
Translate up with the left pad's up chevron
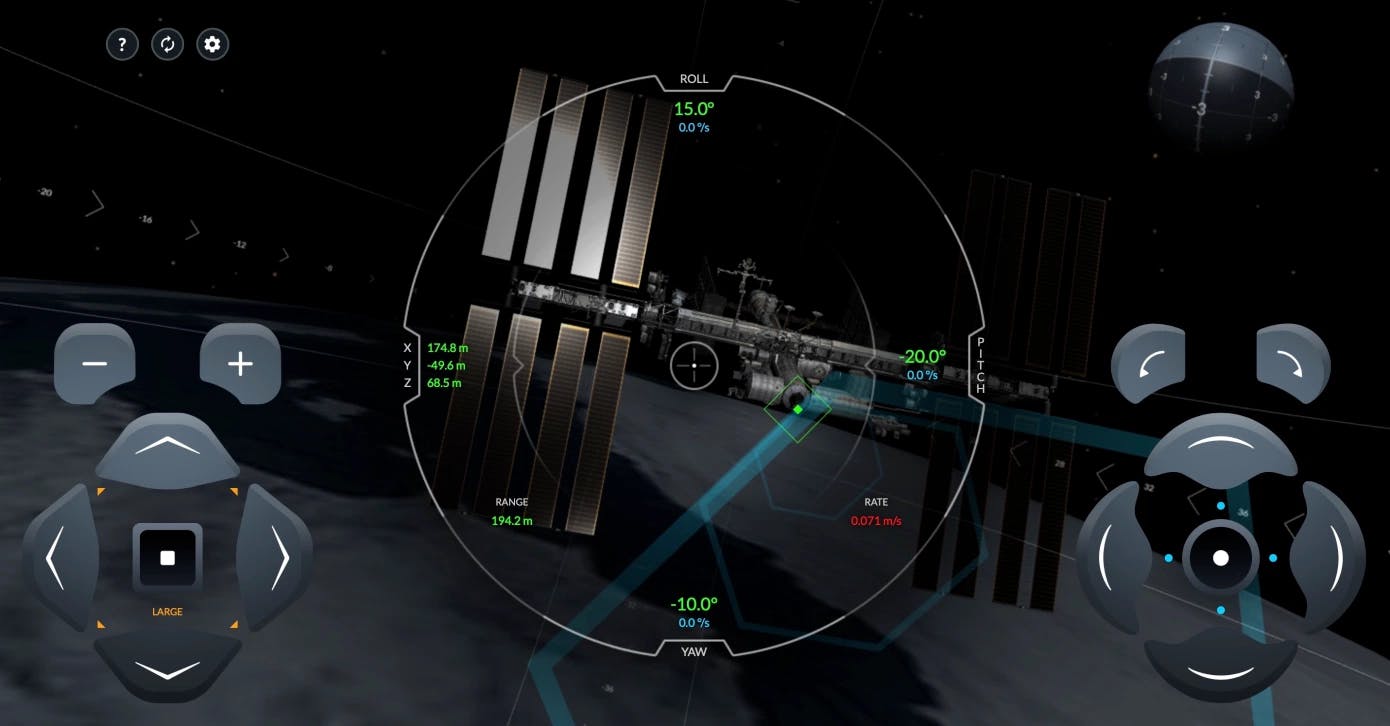pyautogui.click(x=167, y=447)
